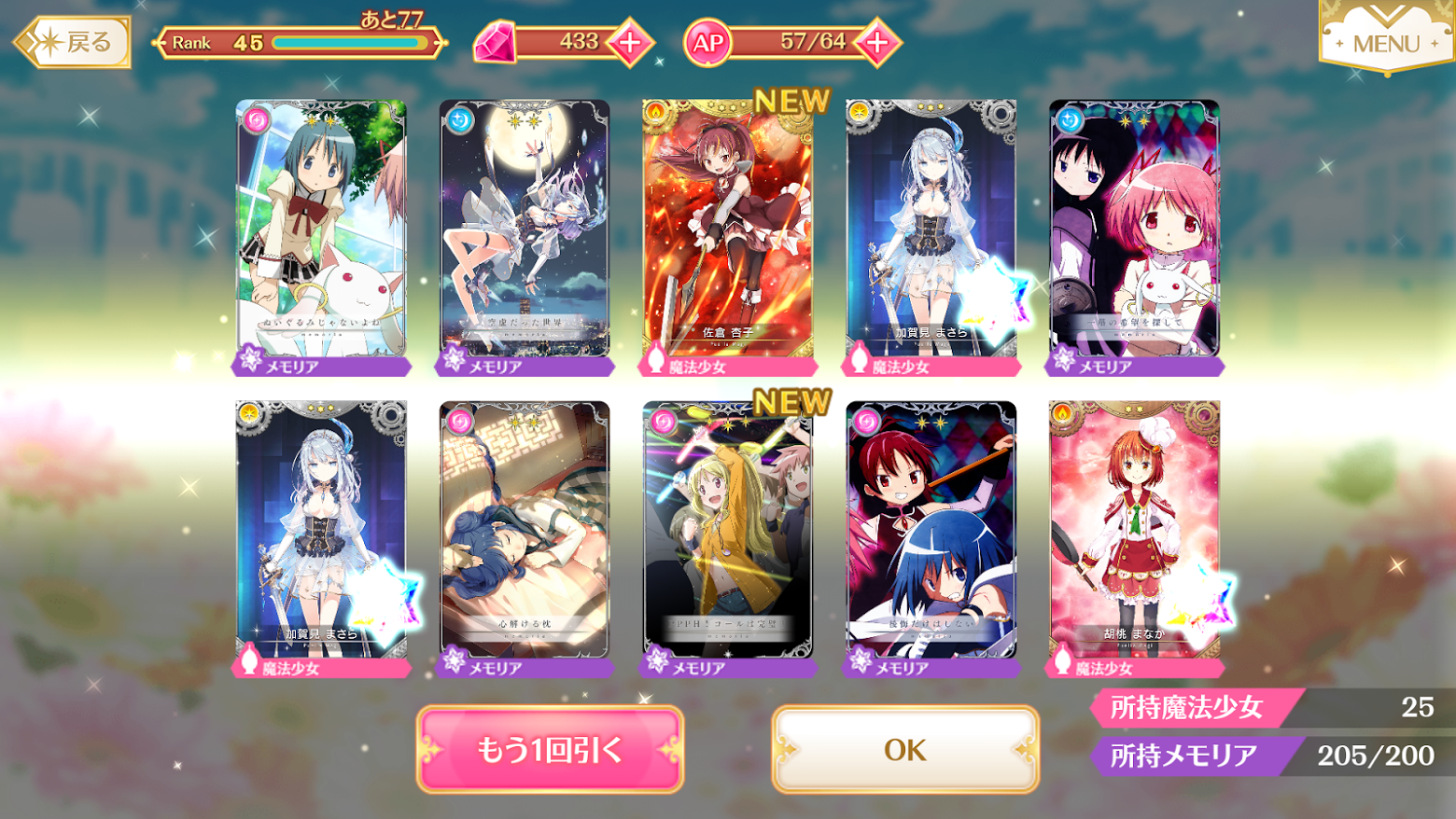The image size is (1456, 819).
Task: Select the new 佐倉 杏子 magical girl card
Action: (727, 233)
